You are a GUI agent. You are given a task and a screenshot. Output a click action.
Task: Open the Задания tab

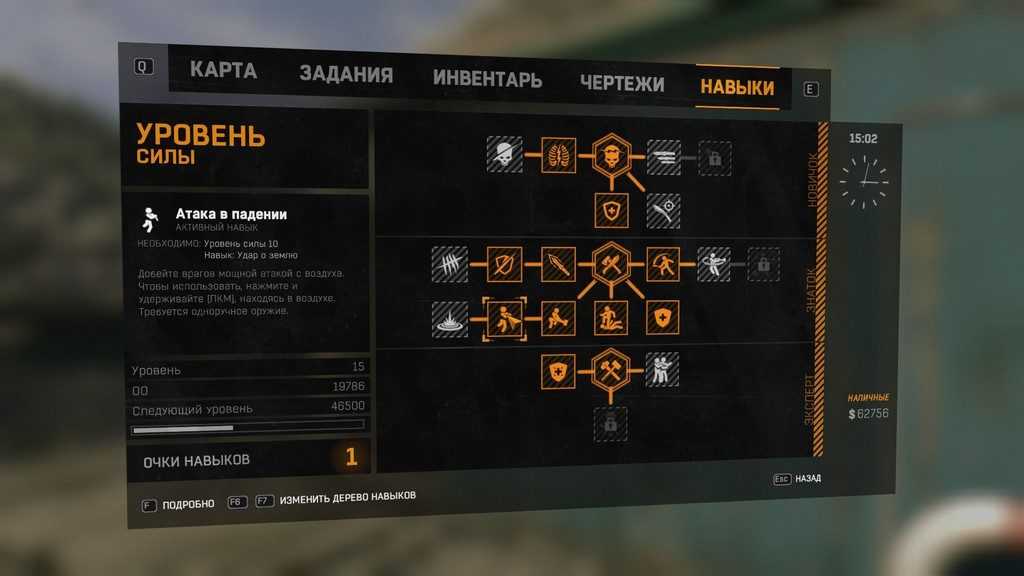tap(346, 75)
